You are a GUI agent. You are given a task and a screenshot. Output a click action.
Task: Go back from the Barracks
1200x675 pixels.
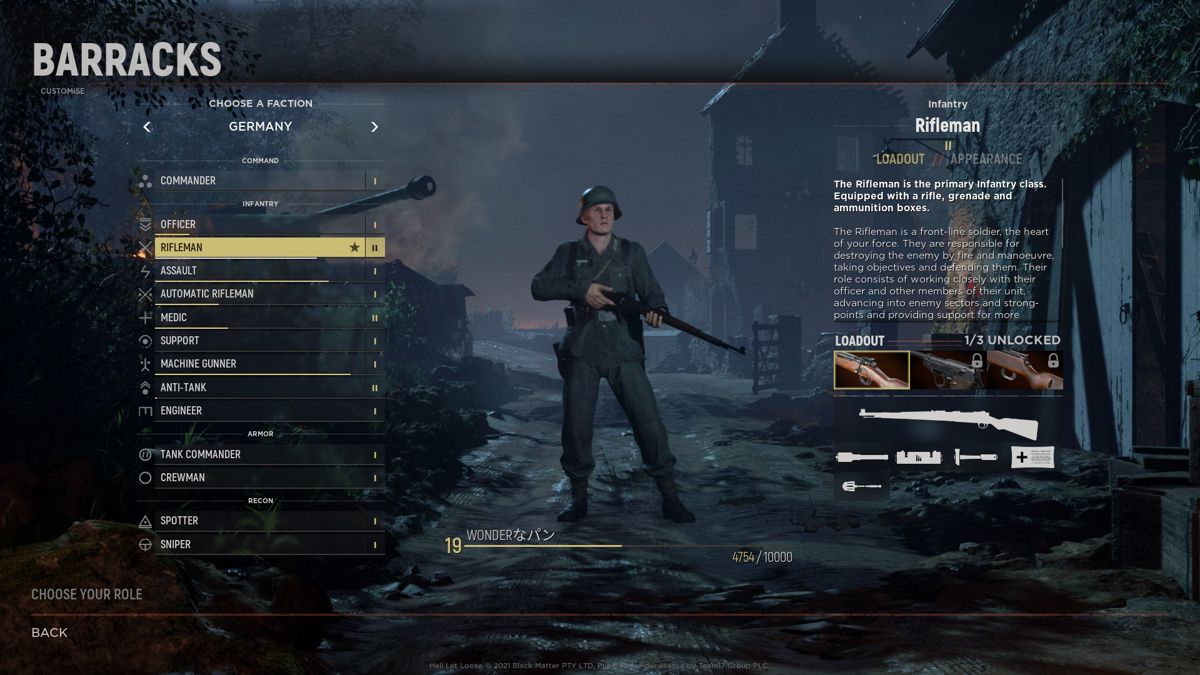(x=49, y=632)
